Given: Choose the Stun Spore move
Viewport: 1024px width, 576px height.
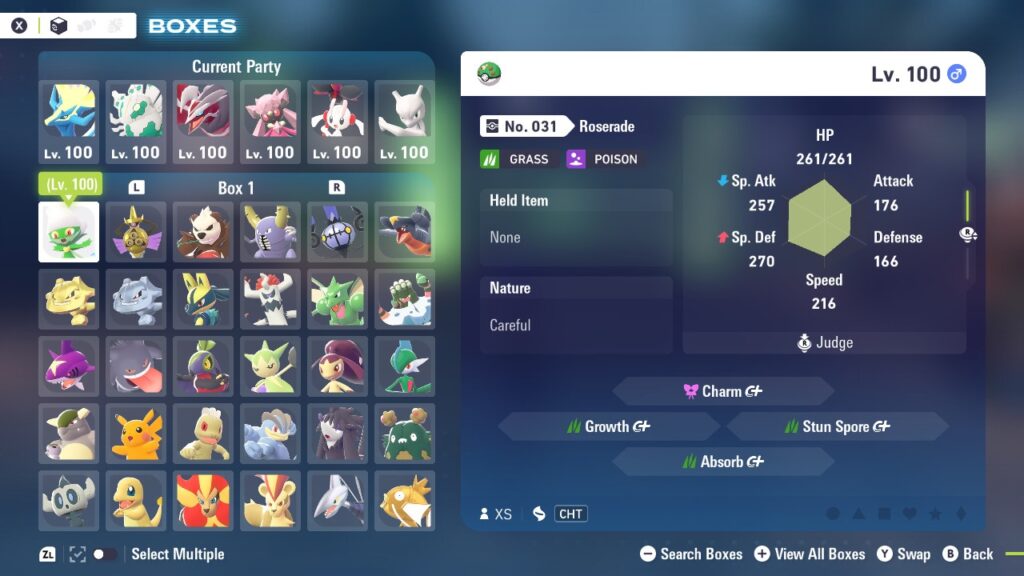Looking at the screenshot, I should pyautogui.click(x=837, y=426).
